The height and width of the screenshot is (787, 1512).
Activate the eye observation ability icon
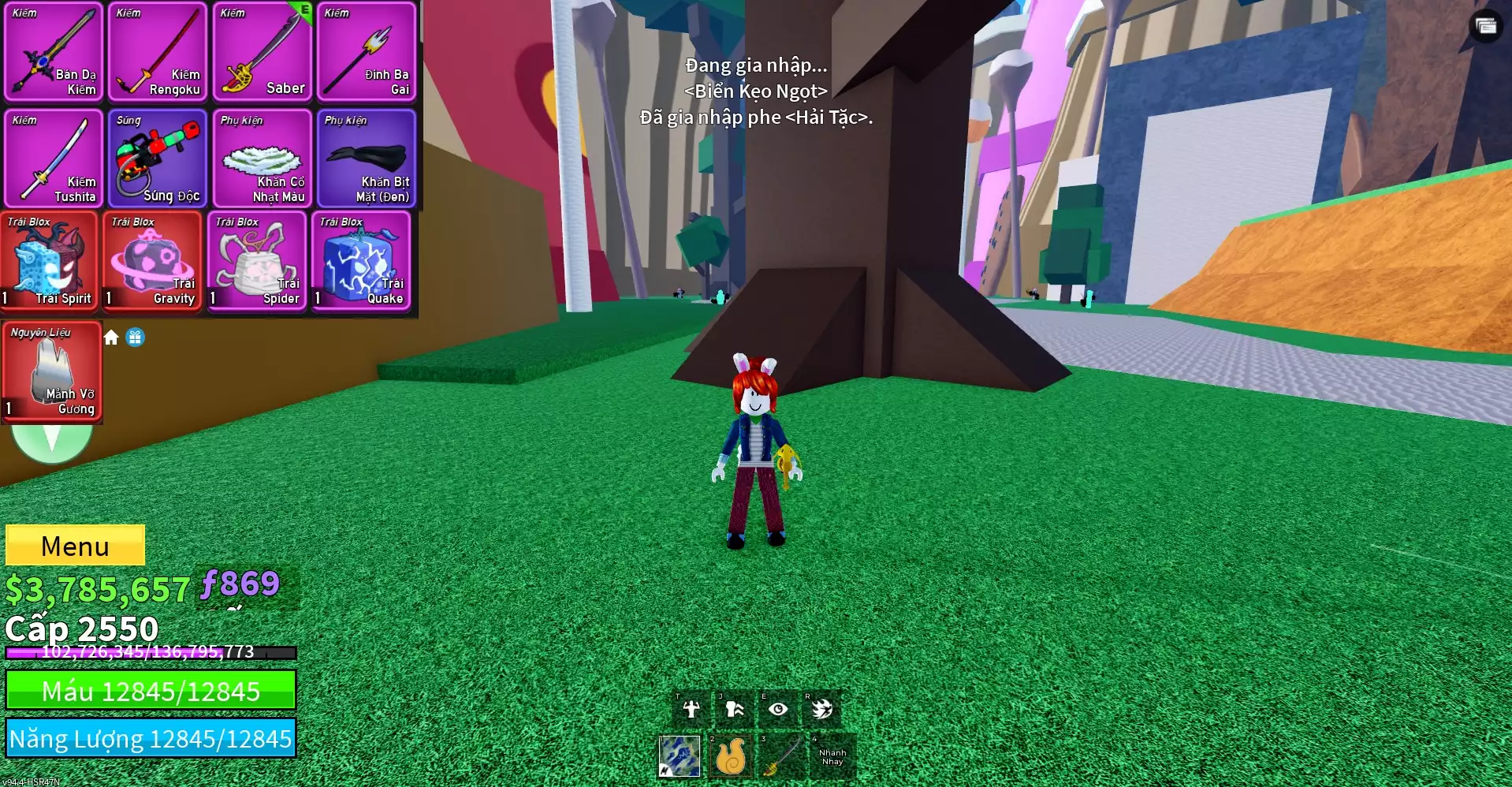(778, 709)
